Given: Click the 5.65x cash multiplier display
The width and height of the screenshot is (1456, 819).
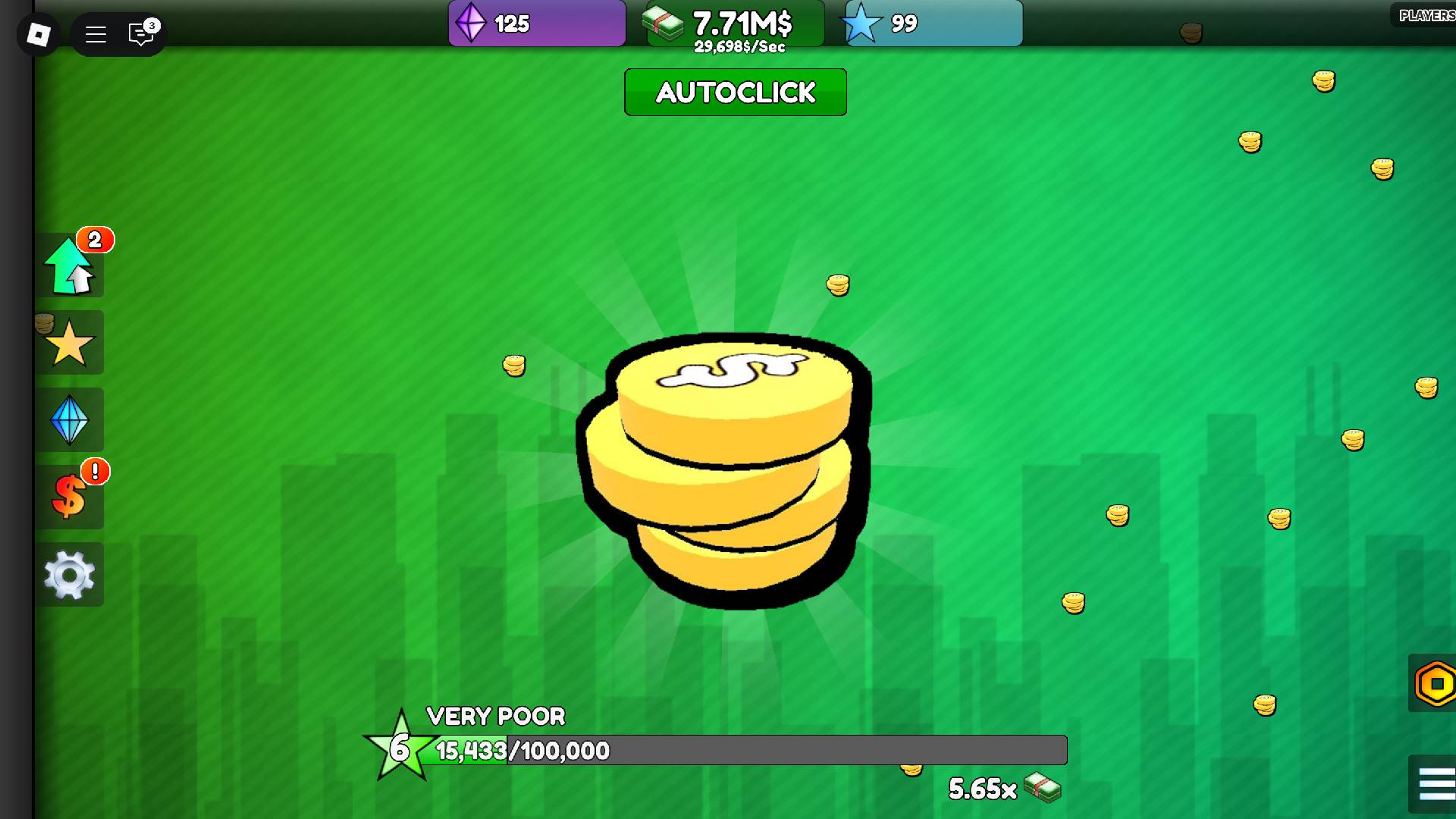Looking at the screenshot, I should (x=982, y=789).
